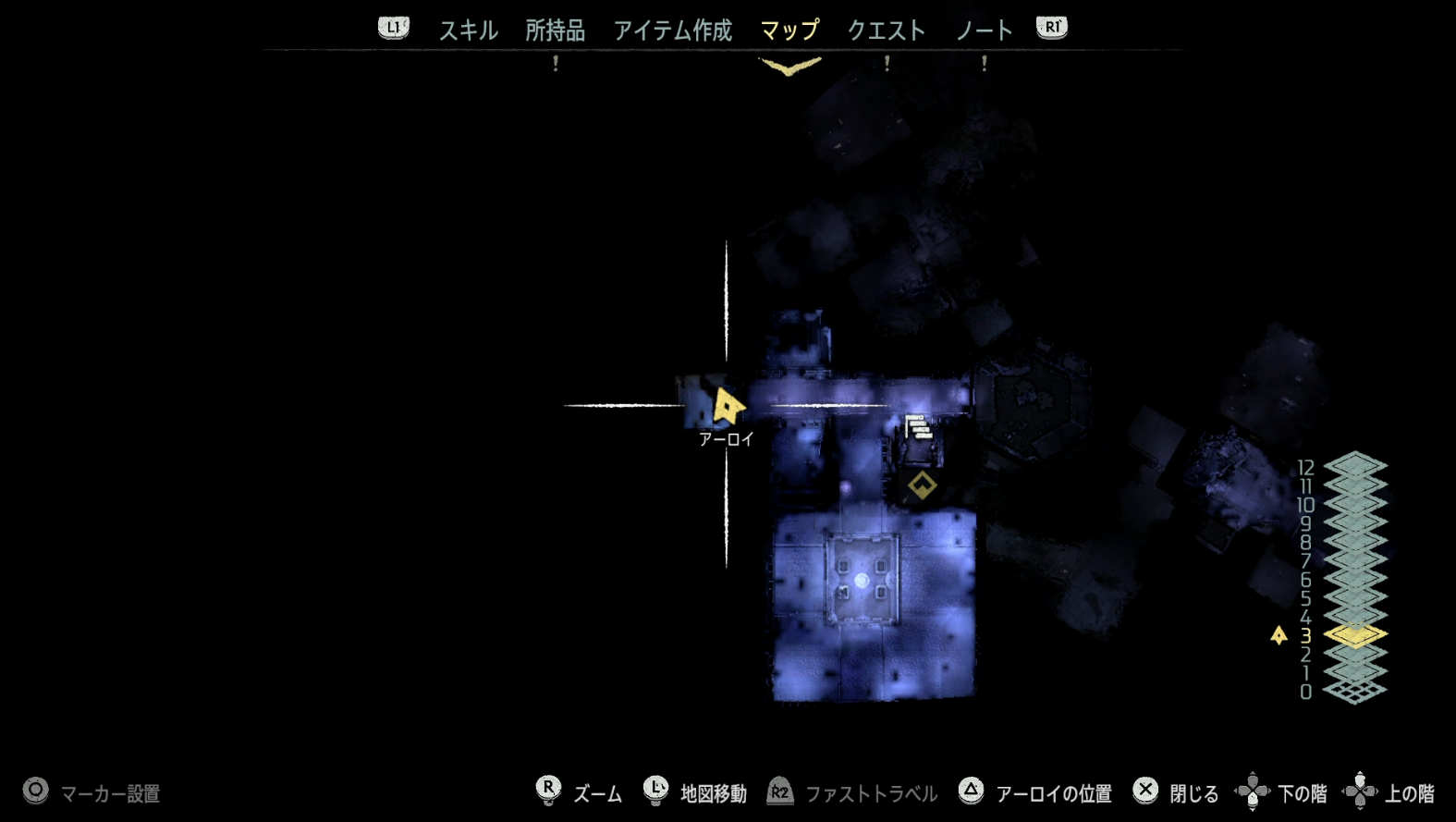Click the yellow arrow beside the floor selector
Viewport: 1456px width, 822px height.
tap(1279, 634)
